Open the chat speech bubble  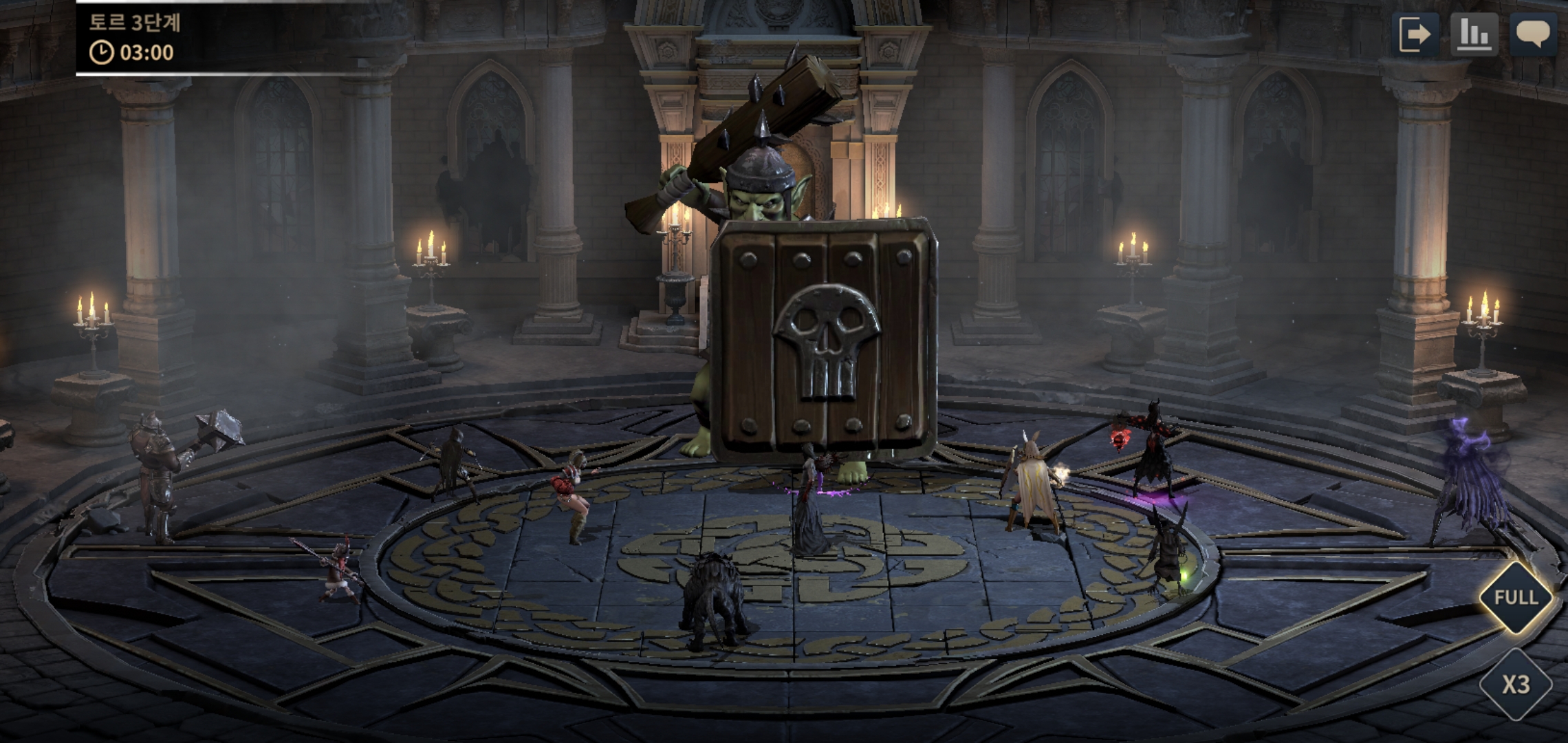coord(1533,34)
